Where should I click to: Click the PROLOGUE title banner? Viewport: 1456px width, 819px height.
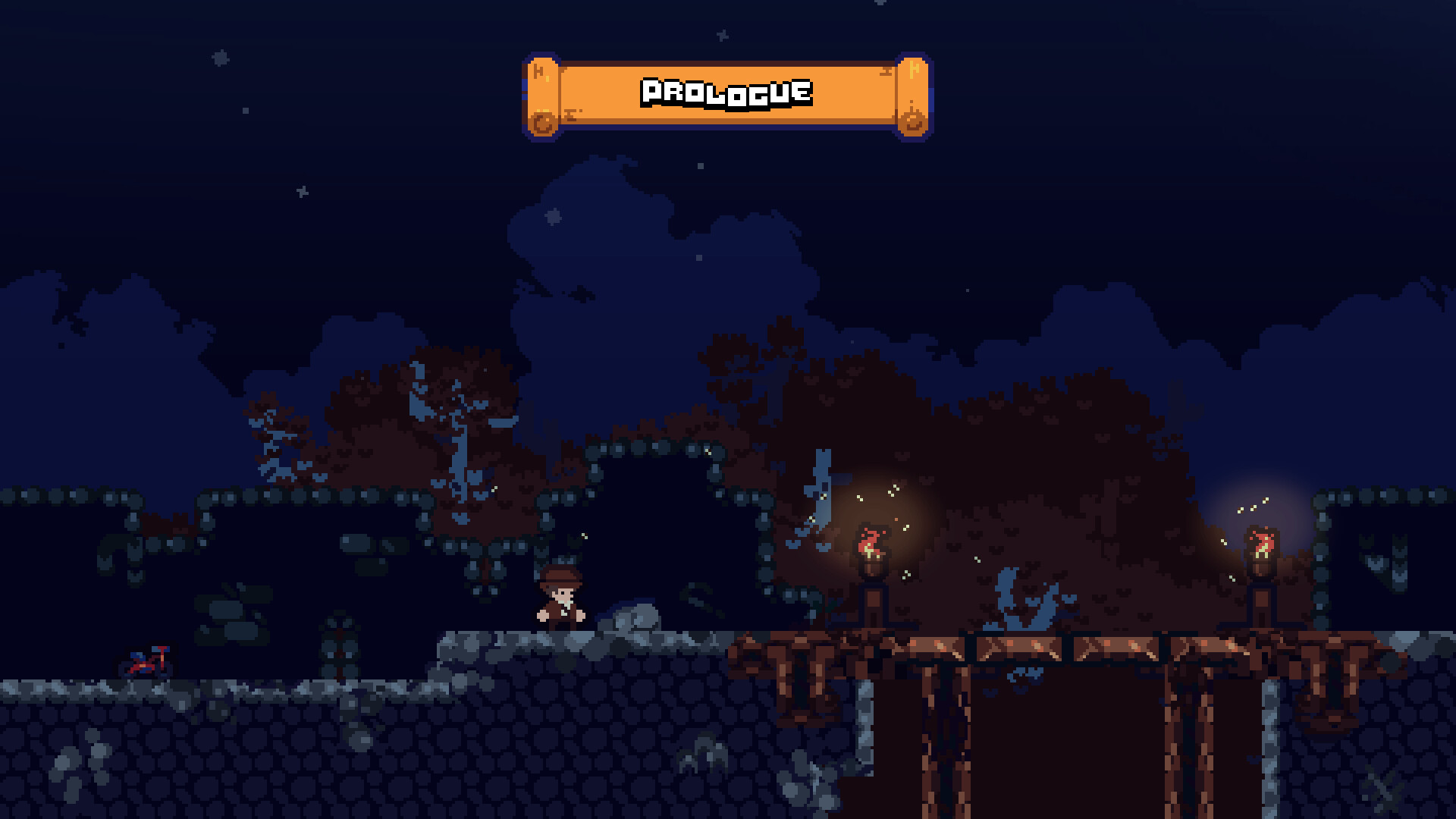(x=726, y=93)
